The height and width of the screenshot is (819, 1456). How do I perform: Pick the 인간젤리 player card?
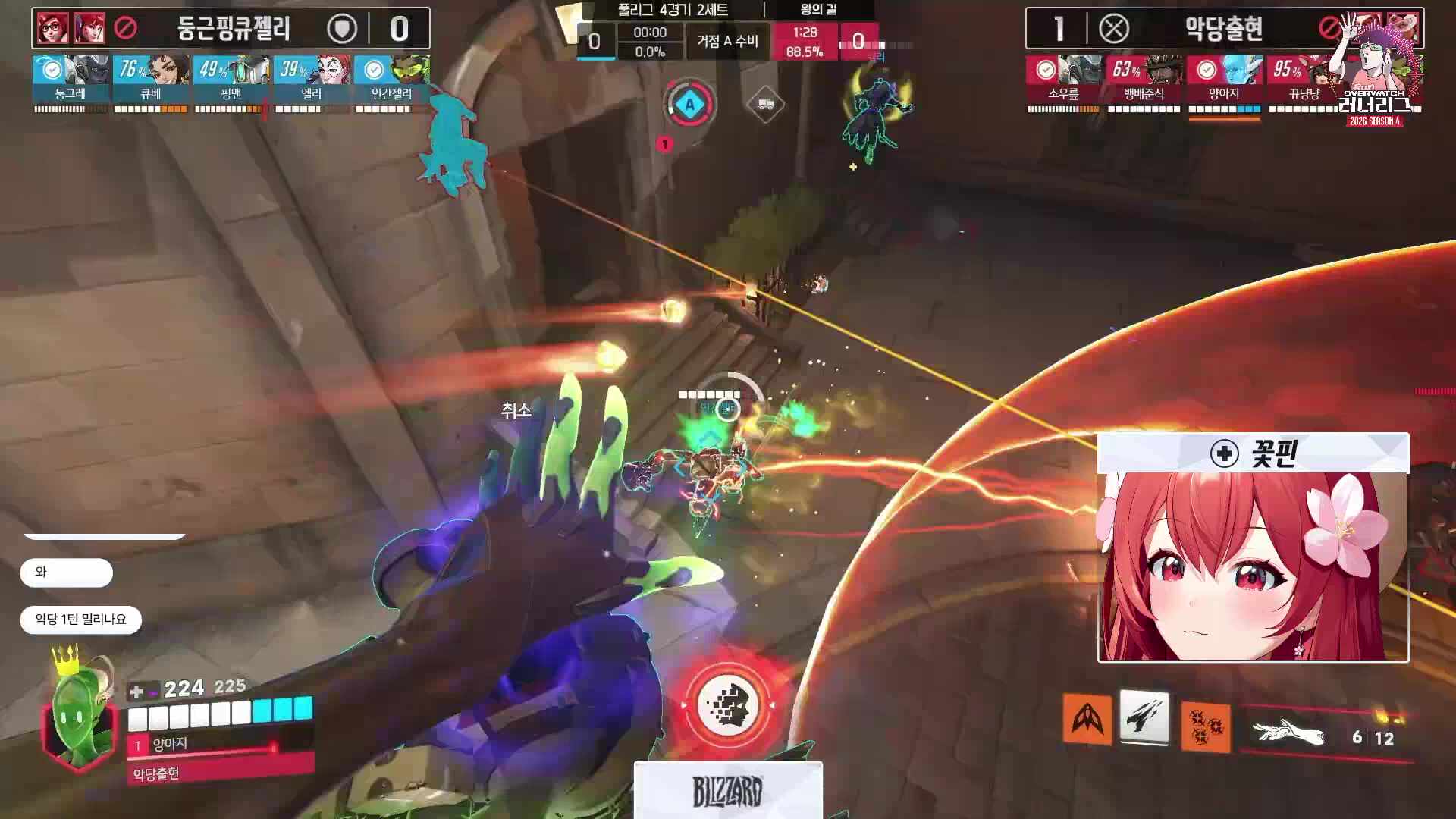point(391,79)
